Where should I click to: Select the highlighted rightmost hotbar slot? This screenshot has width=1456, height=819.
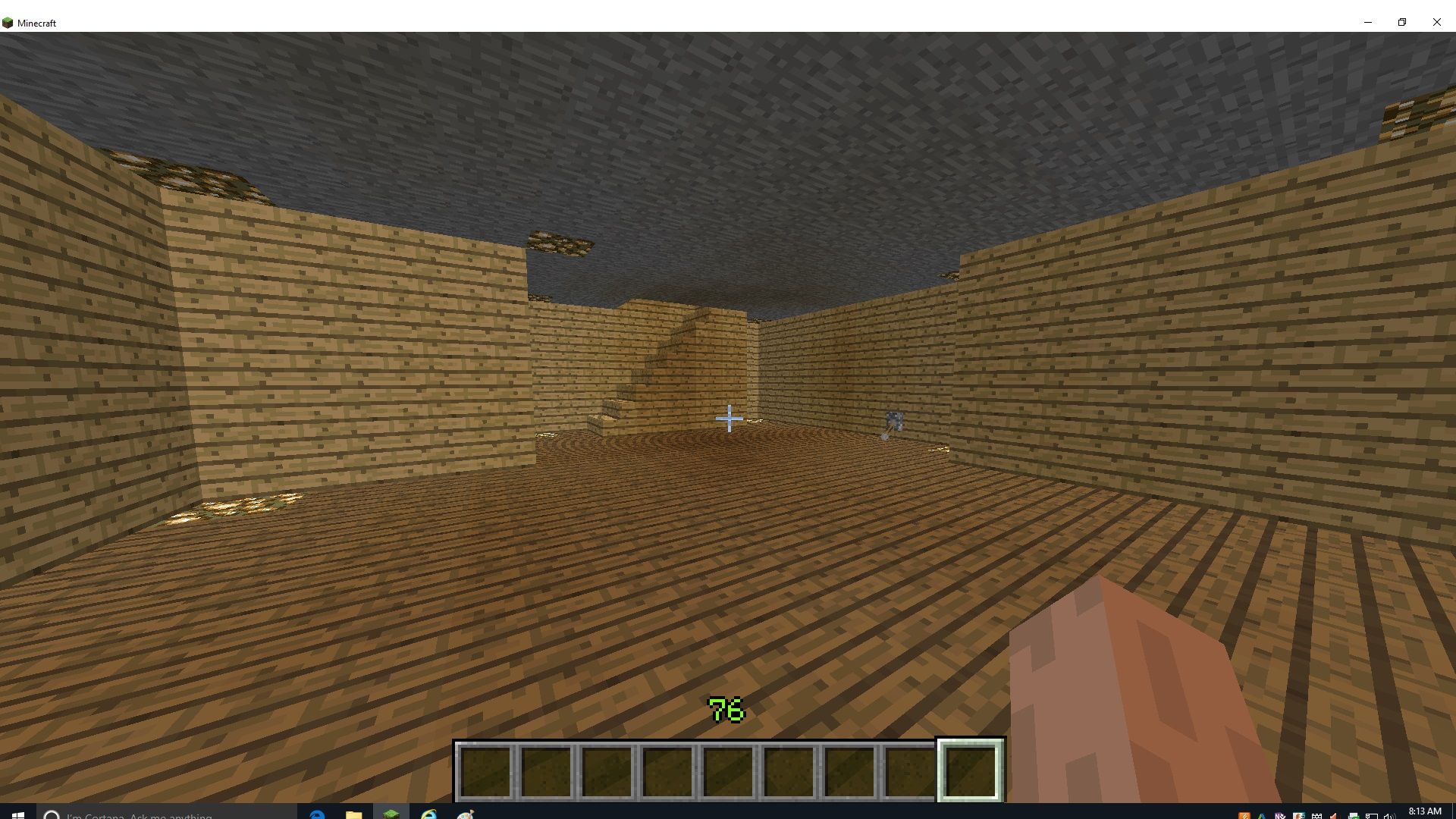point(970,768)
